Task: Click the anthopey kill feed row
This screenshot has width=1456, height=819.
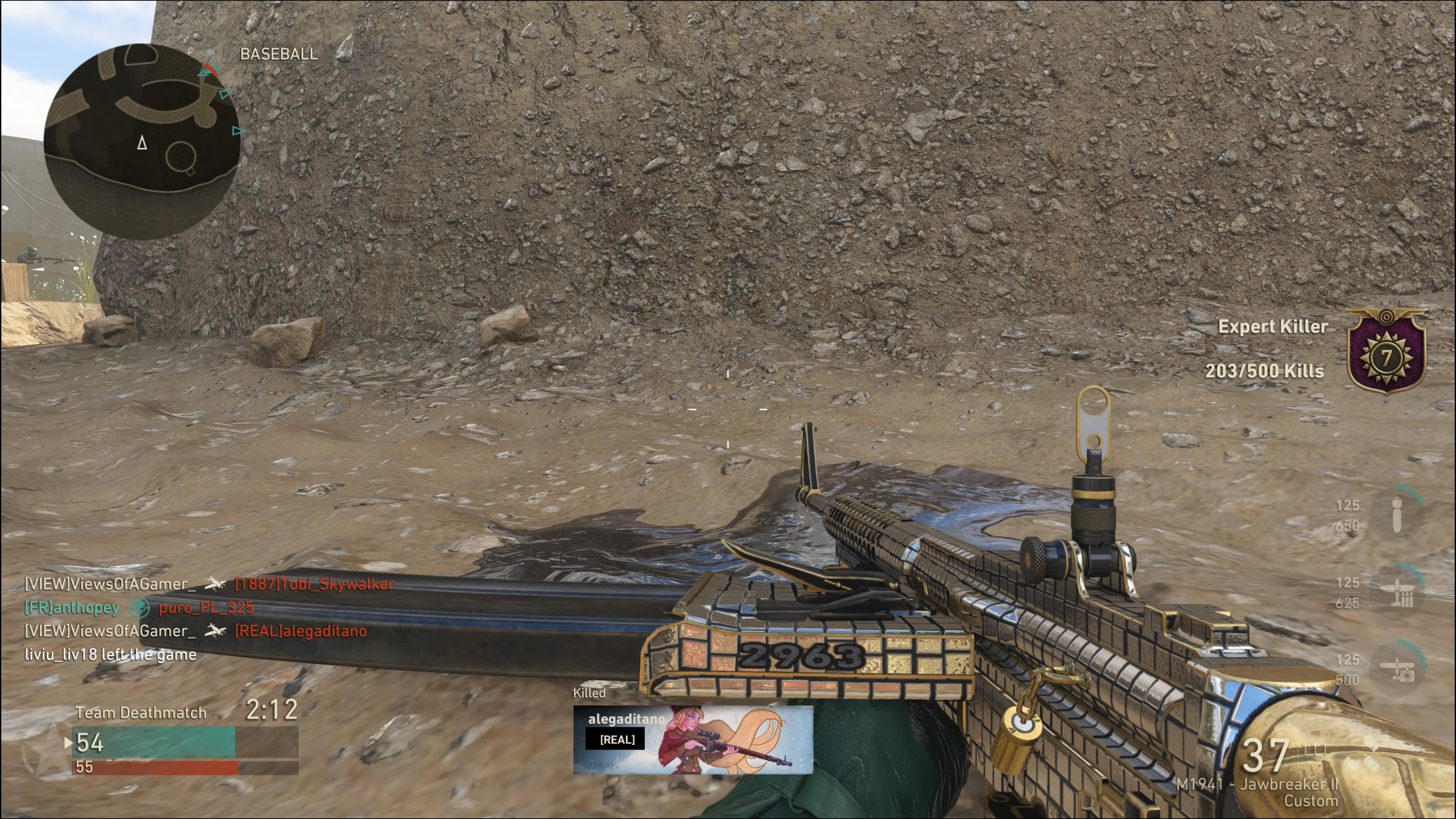Action: pos(139,607)
